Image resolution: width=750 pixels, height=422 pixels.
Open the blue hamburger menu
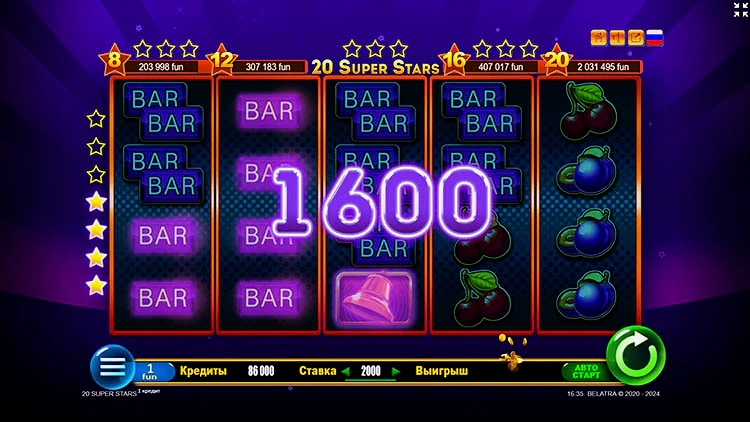(x=111, y=367)
